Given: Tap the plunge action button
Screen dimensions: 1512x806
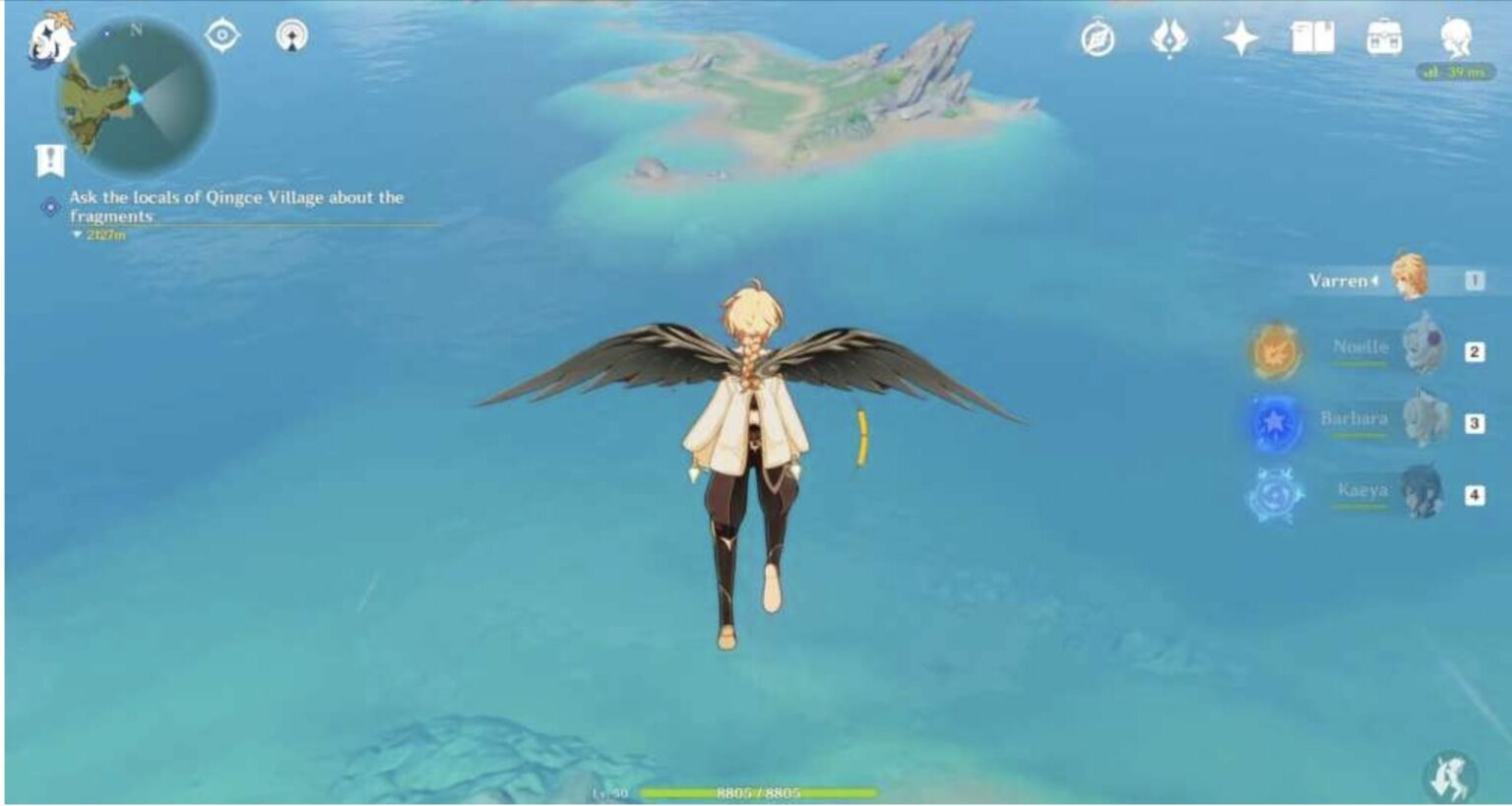Looking at the screenshot, I should (x=1449, y=775).
